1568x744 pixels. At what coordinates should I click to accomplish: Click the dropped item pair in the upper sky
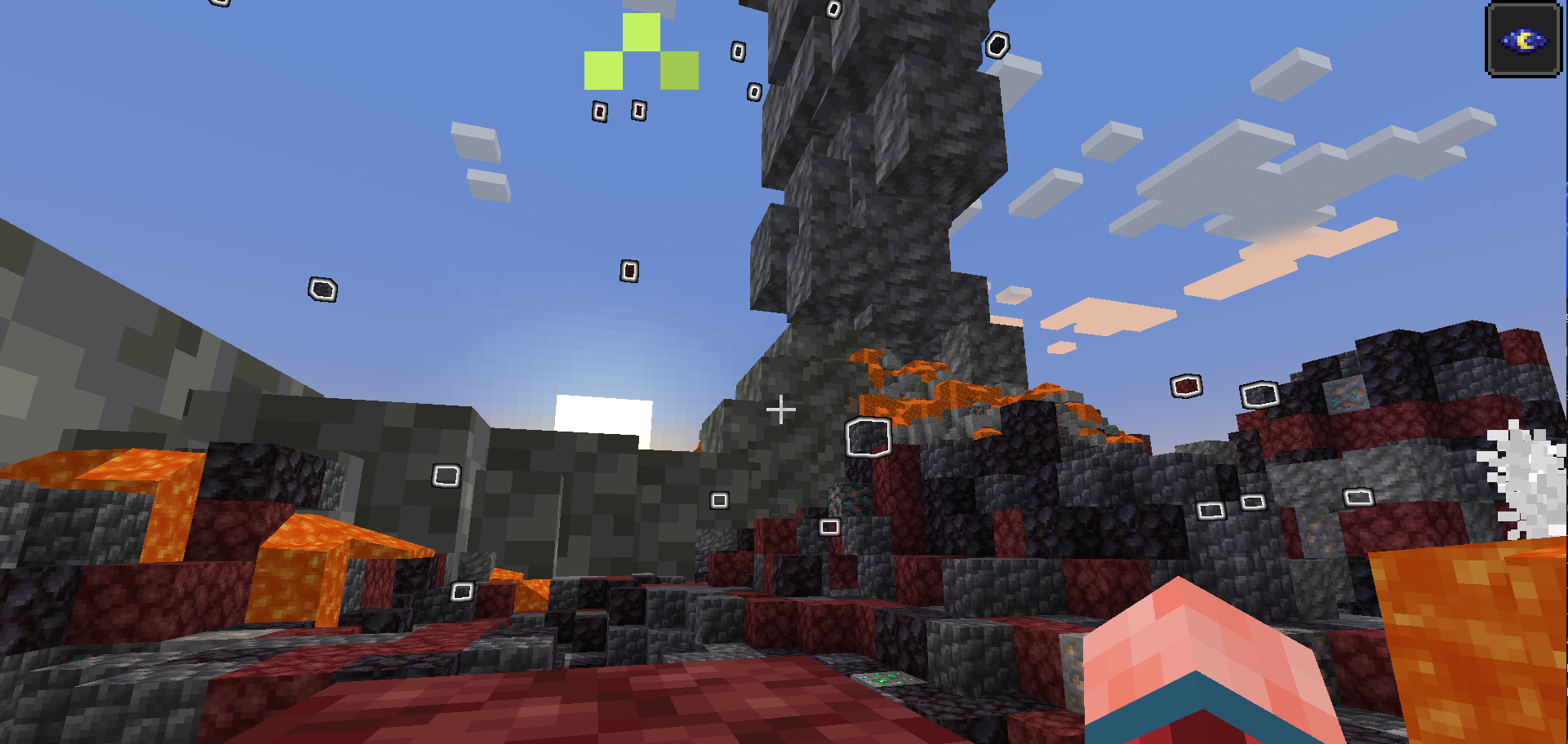click(617, 111)
